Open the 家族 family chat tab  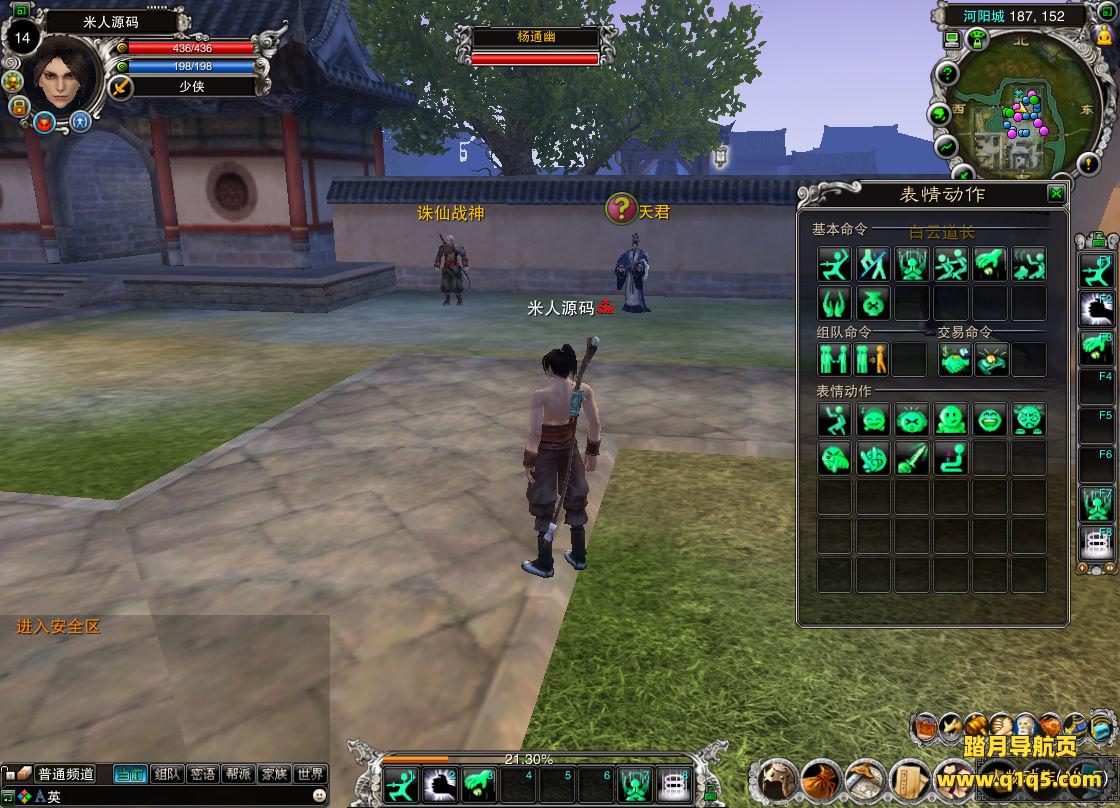click(273, 774)
